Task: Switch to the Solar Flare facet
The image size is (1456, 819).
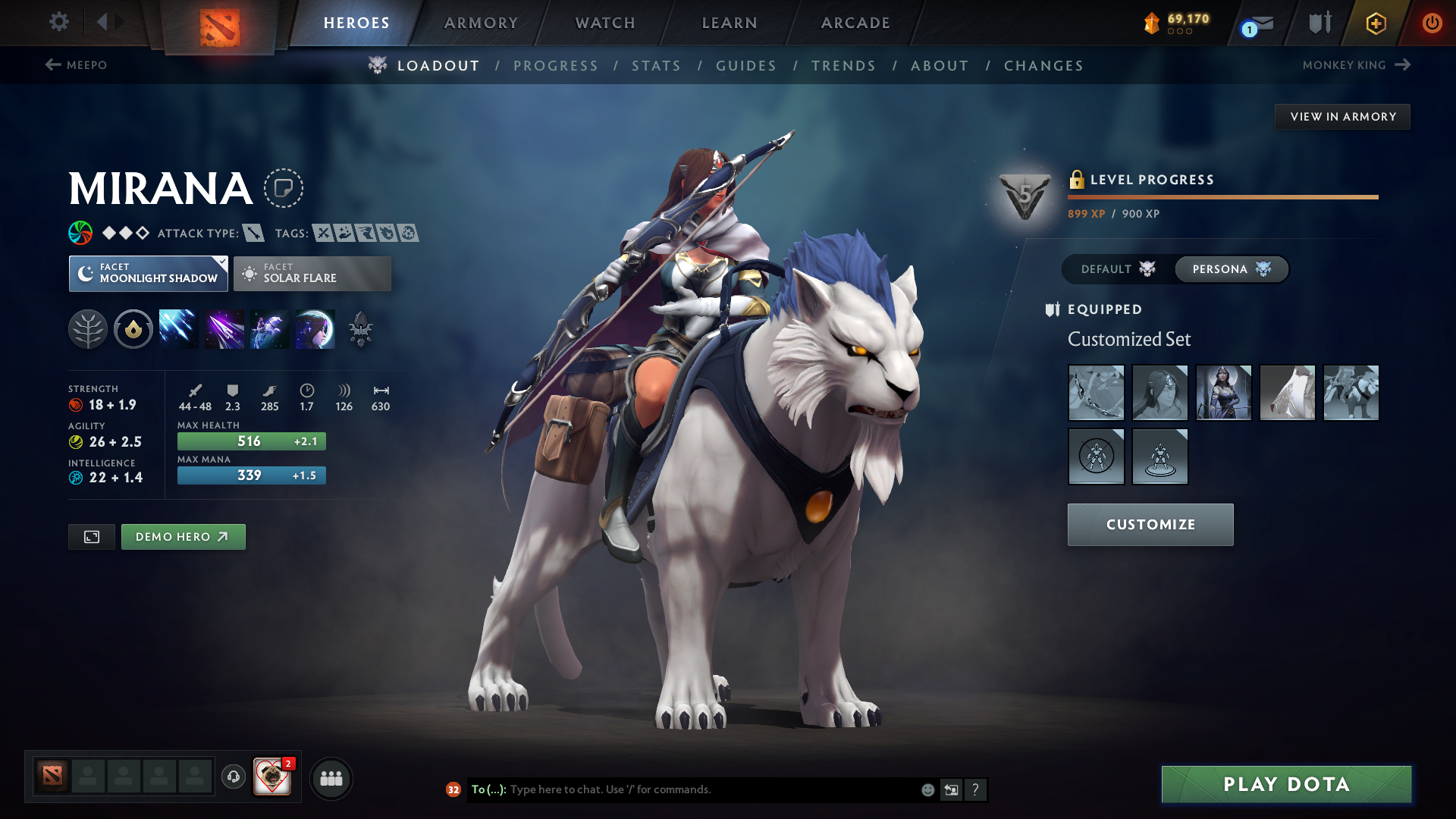Action: coord(312,273)
